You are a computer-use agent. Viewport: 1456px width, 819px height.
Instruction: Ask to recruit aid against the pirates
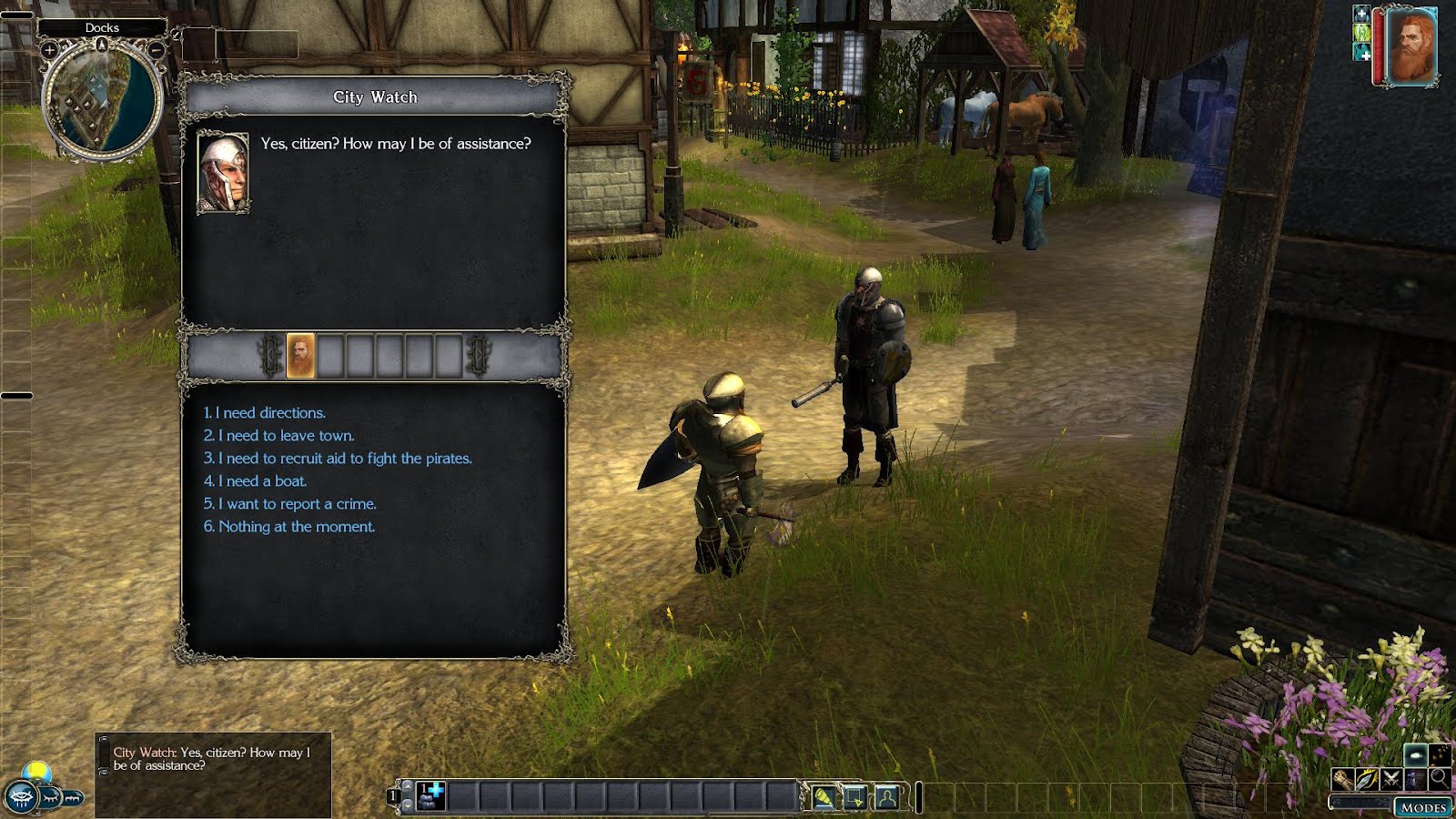click(338, 459)
